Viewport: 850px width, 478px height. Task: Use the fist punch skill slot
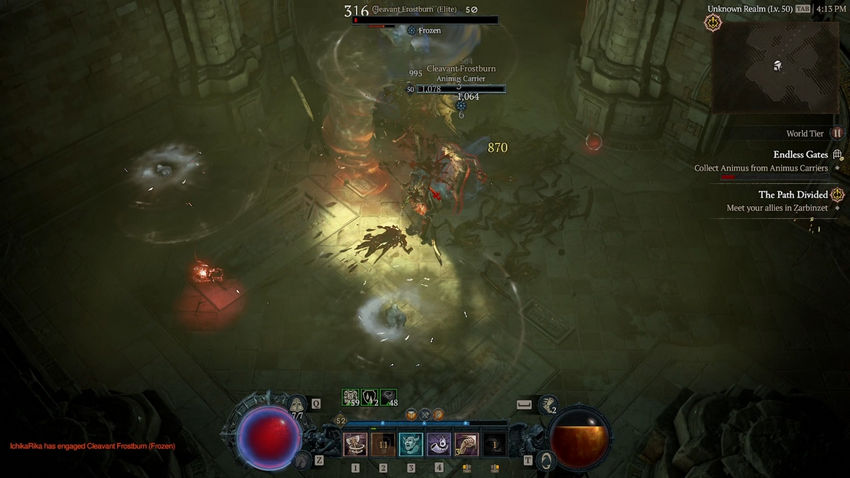tap(466, 444)
